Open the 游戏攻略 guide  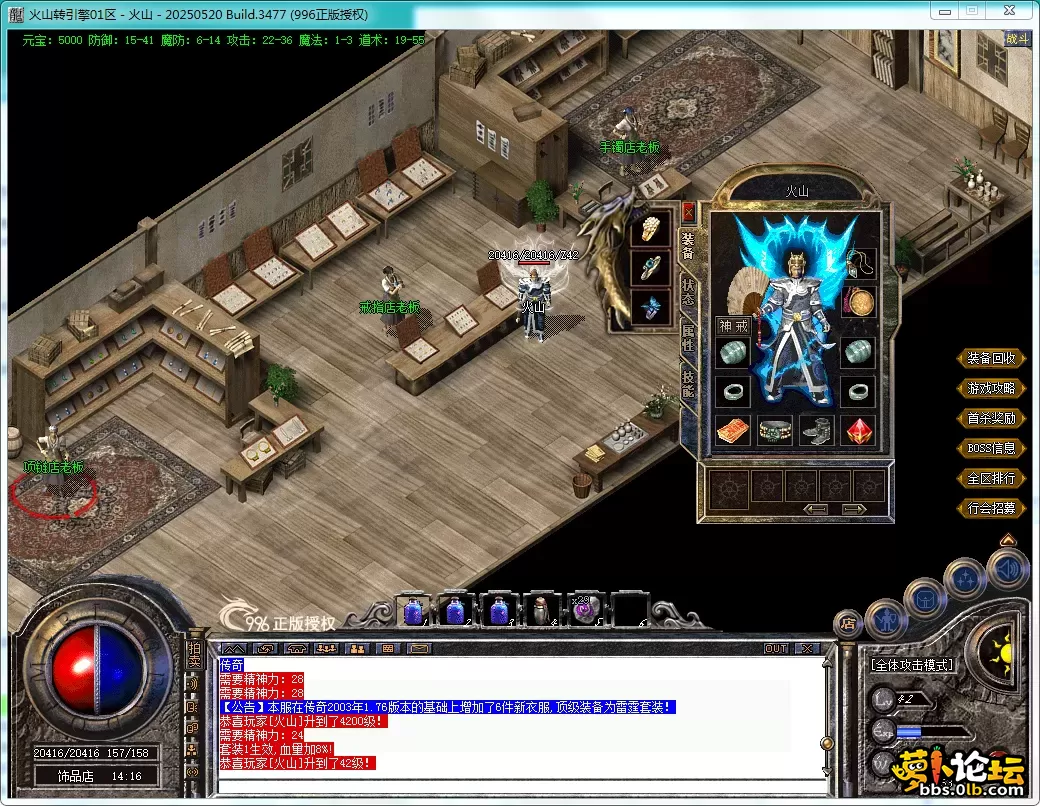coord(991,388)
